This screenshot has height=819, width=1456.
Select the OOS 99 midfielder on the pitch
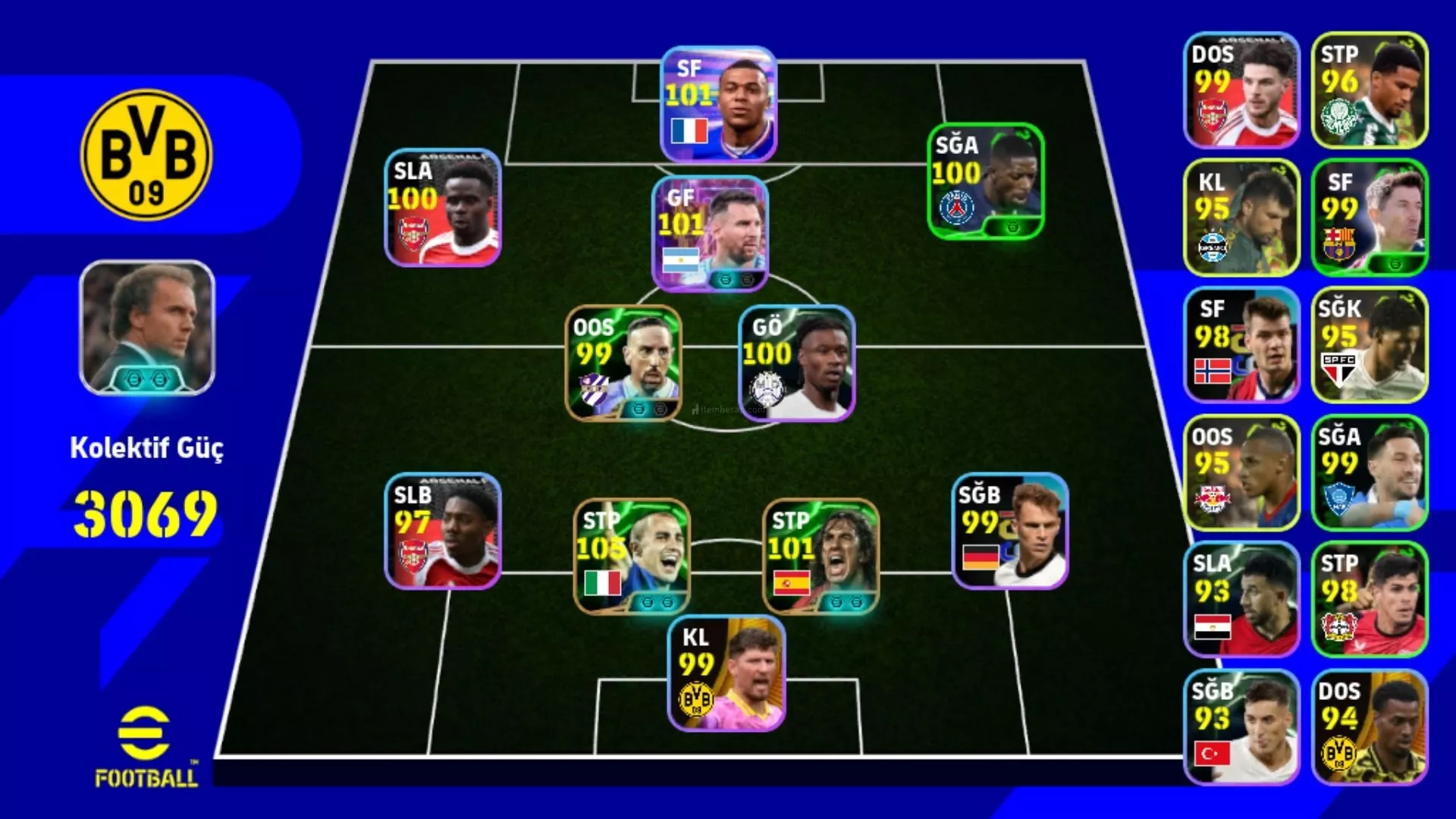tap(623, 362)
